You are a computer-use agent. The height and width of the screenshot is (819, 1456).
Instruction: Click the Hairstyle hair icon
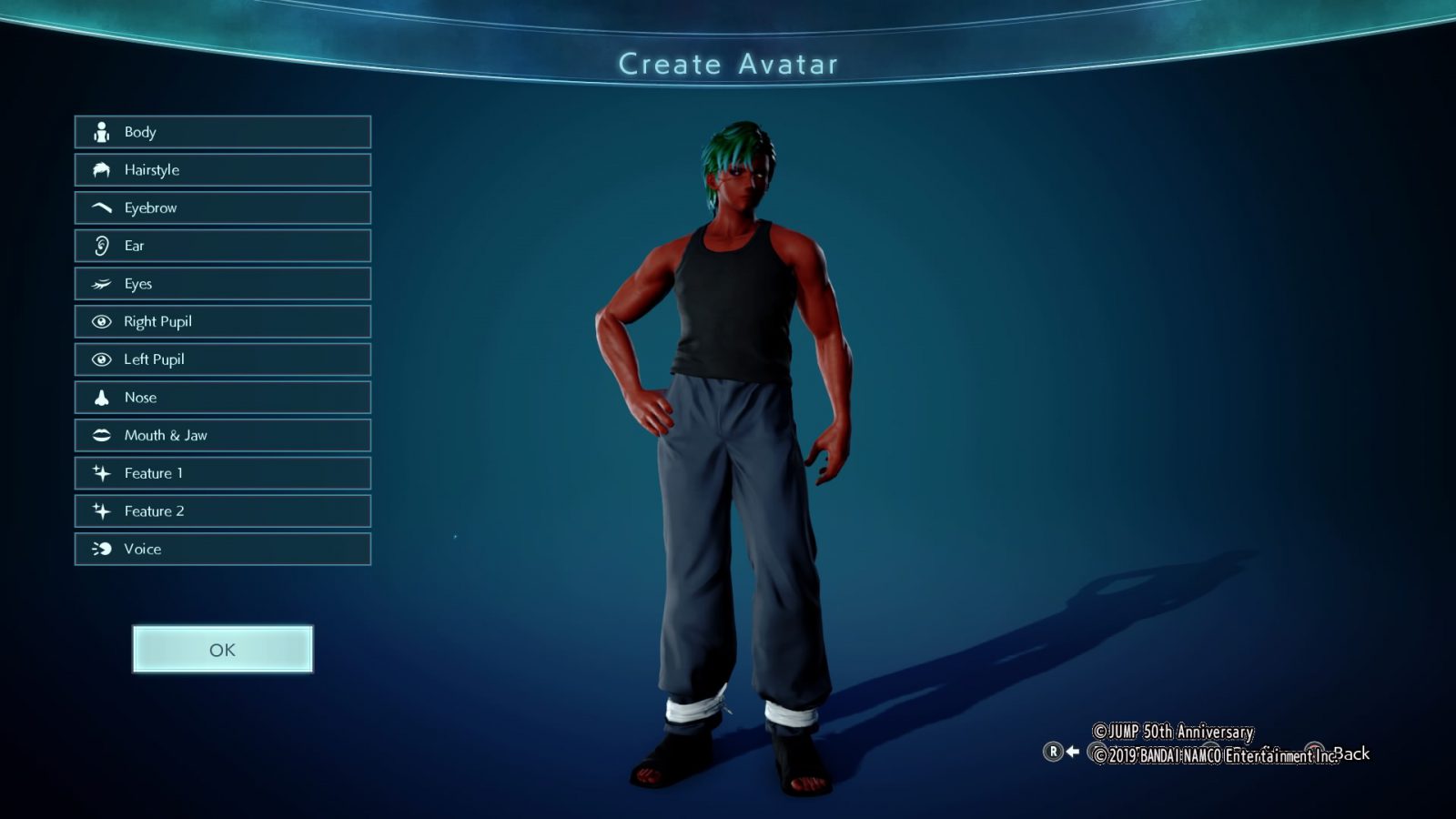pos(100,169)
